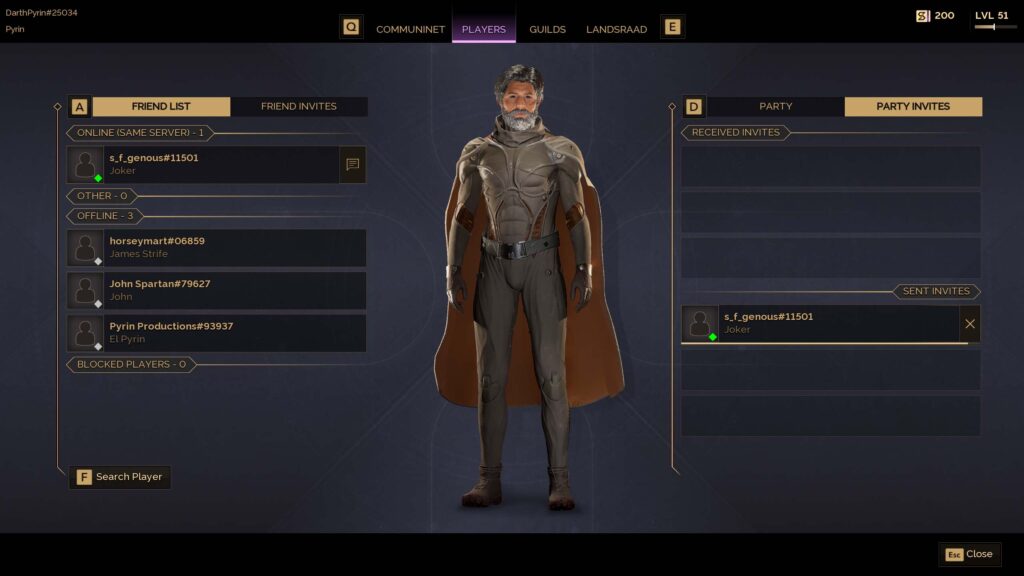Viewport: 1024px width, 576px height.
Task: Cancel the sent invite to s_f_genous
Action: [970, 323]
